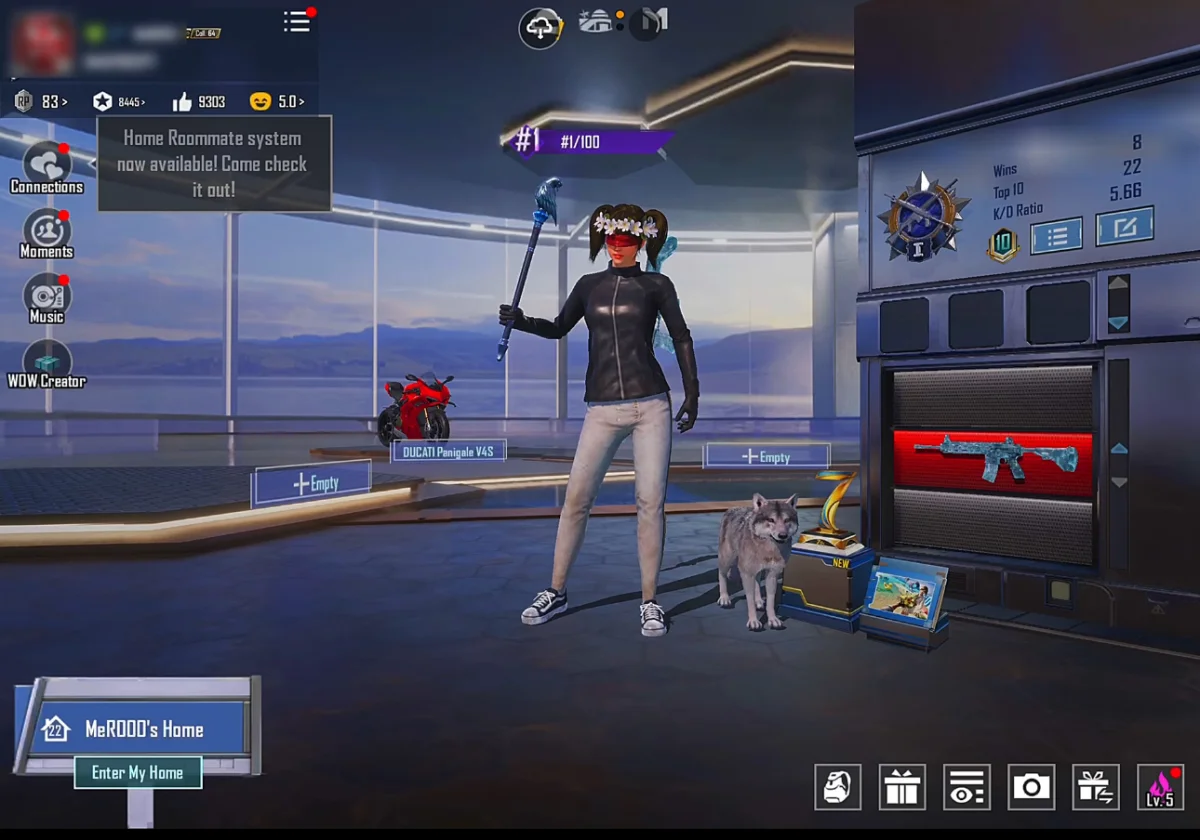The height and width of the screenshot is (840, 1200).
Task: Open the stats list button
Action: [1057, 235]
